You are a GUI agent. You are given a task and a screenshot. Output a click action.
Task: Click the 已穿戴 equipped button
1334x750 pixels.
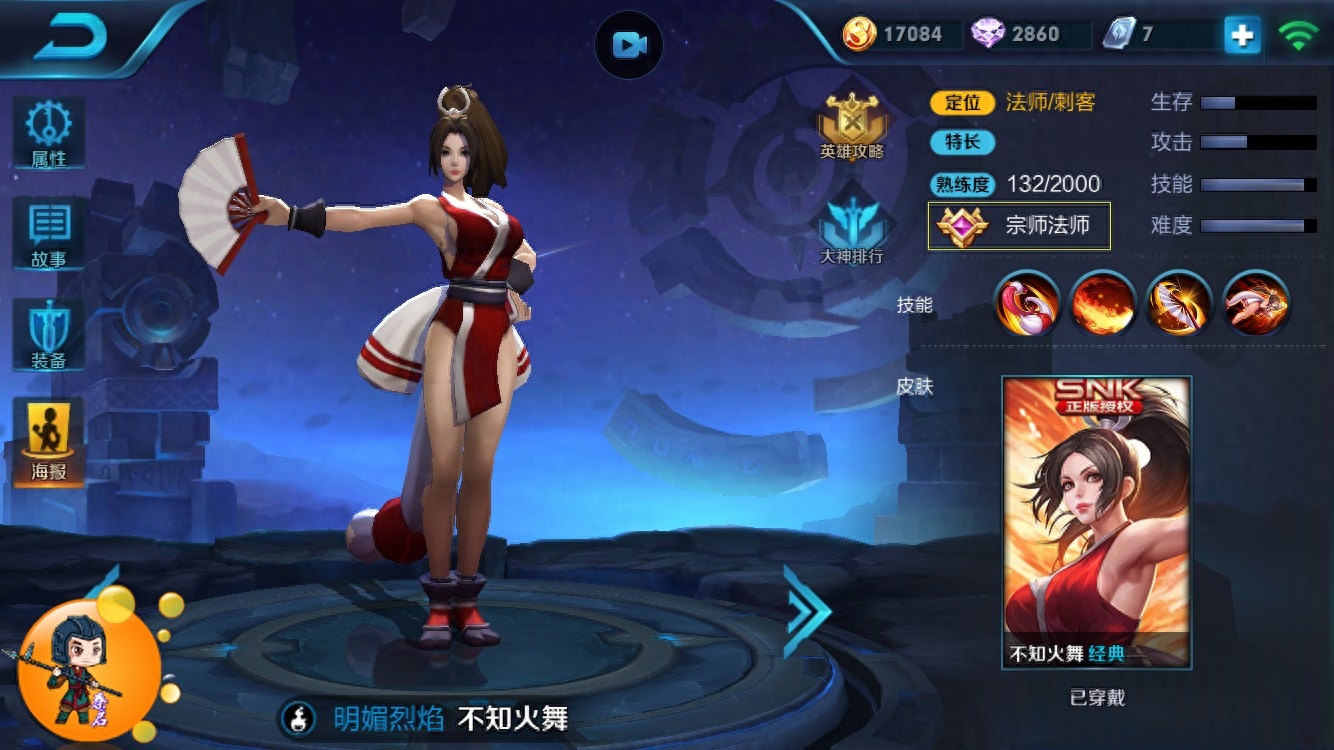(x=1097, y=698)
